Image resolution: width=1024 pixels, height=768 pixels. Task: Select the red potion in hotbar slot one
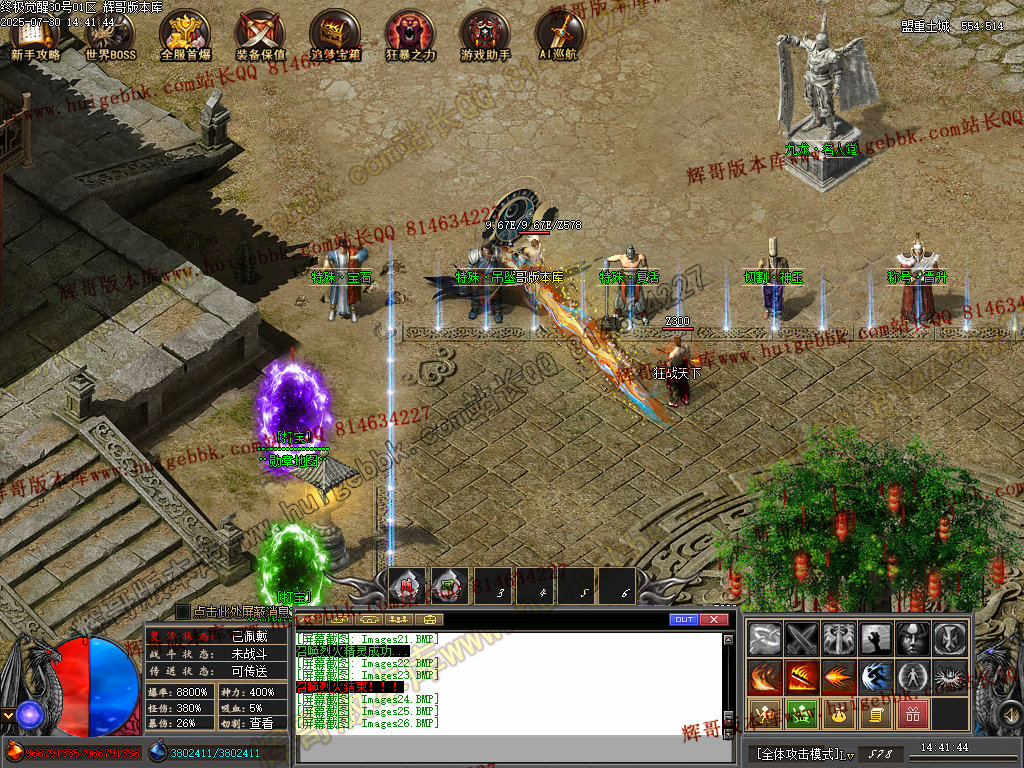(x=408, y=587)
